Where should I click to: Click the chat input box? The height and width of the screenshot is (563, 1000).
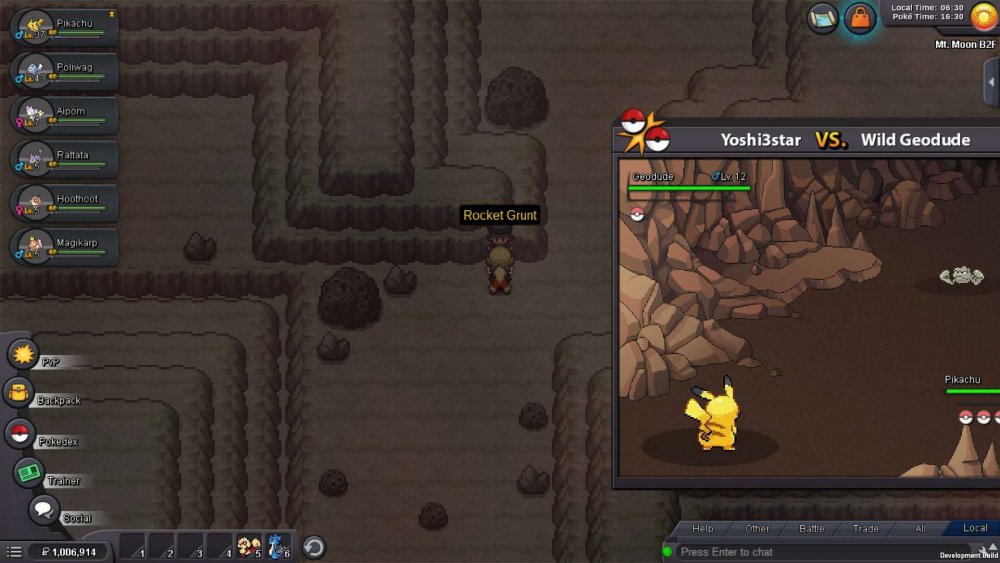point(800,552)
